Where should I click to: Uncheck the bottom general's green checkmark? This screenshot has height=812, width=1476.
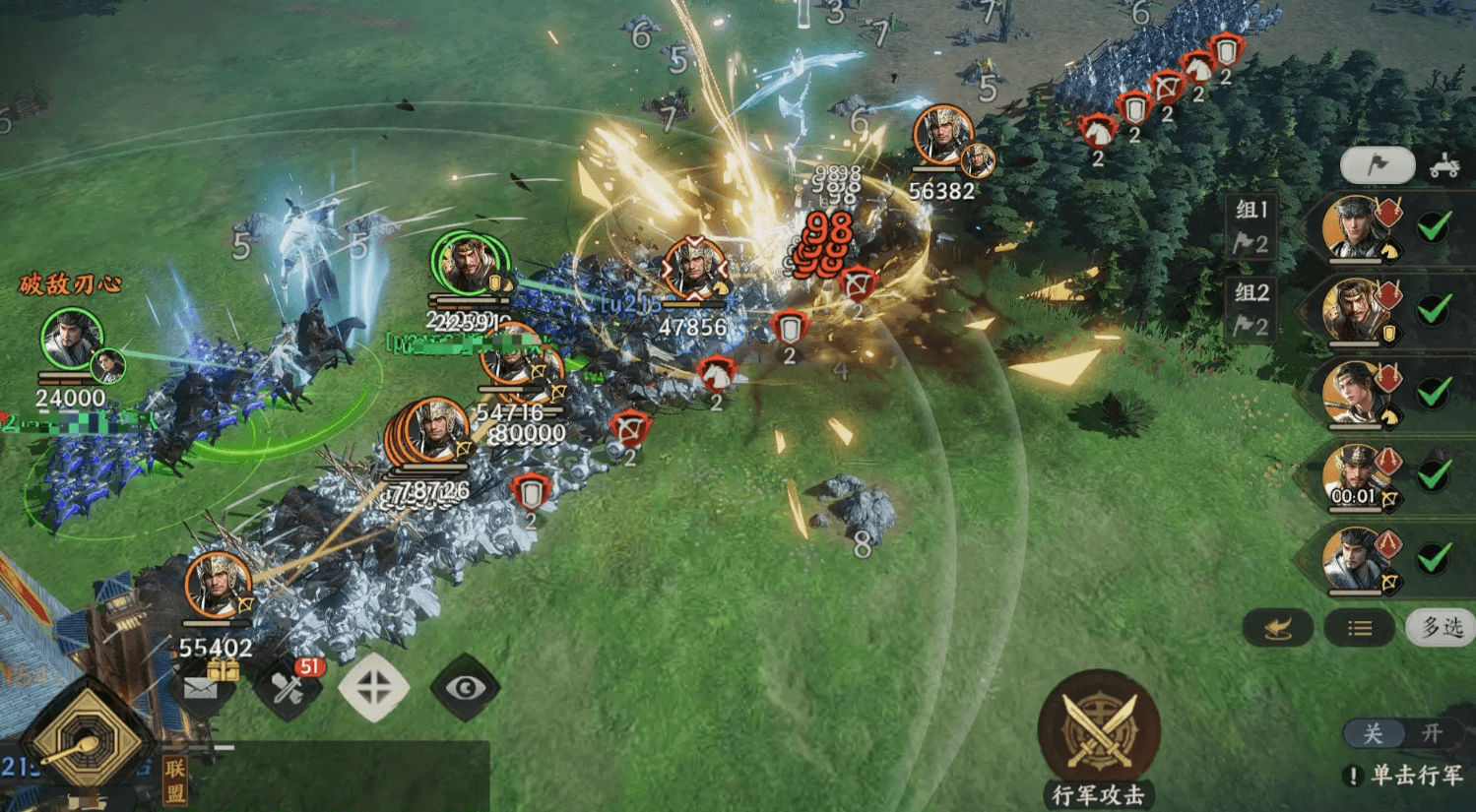coord(1434,559)
